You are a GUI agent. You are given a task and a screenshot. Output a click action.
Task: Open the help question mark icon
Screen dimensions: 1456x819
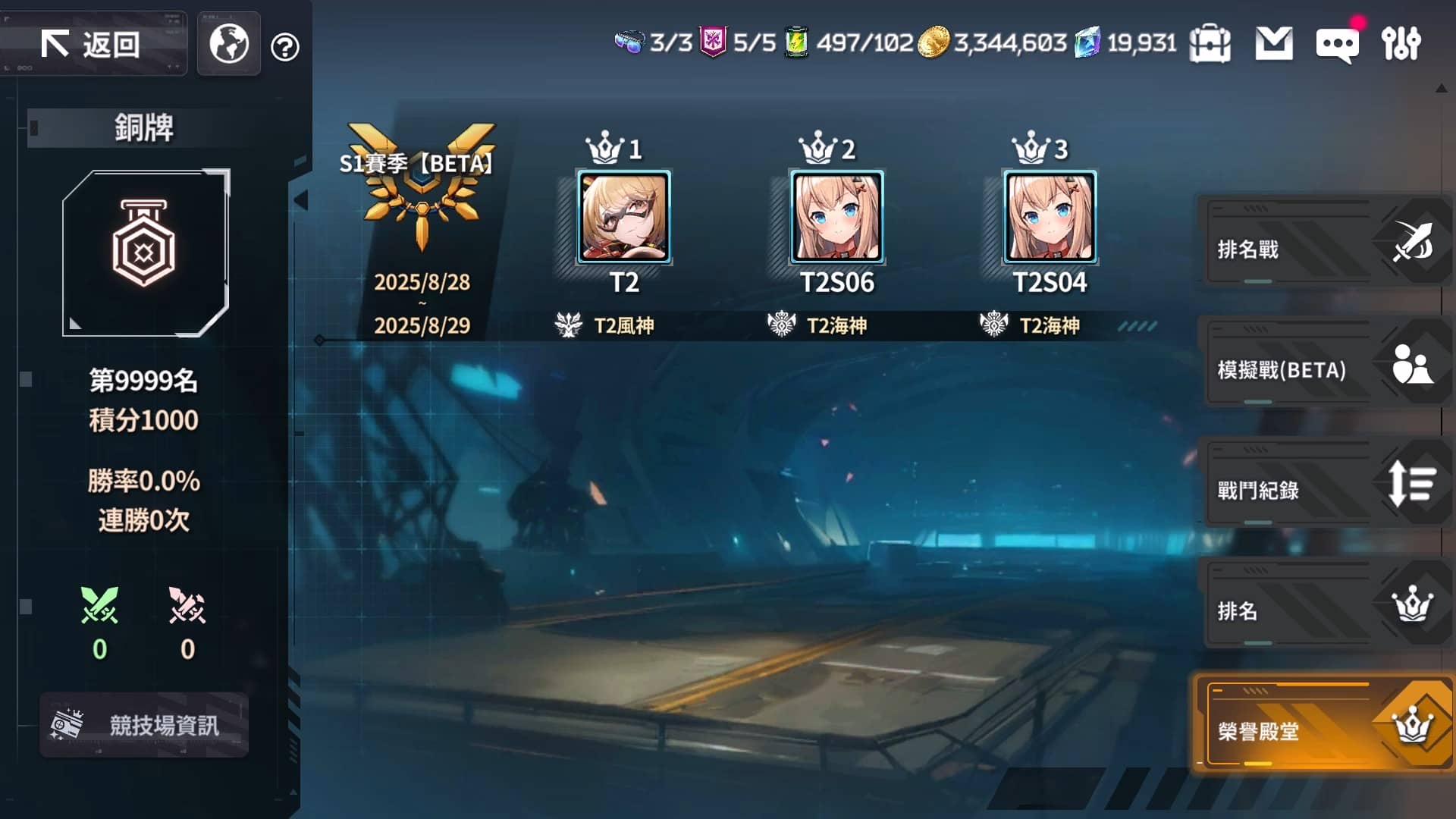coord(284,47)
